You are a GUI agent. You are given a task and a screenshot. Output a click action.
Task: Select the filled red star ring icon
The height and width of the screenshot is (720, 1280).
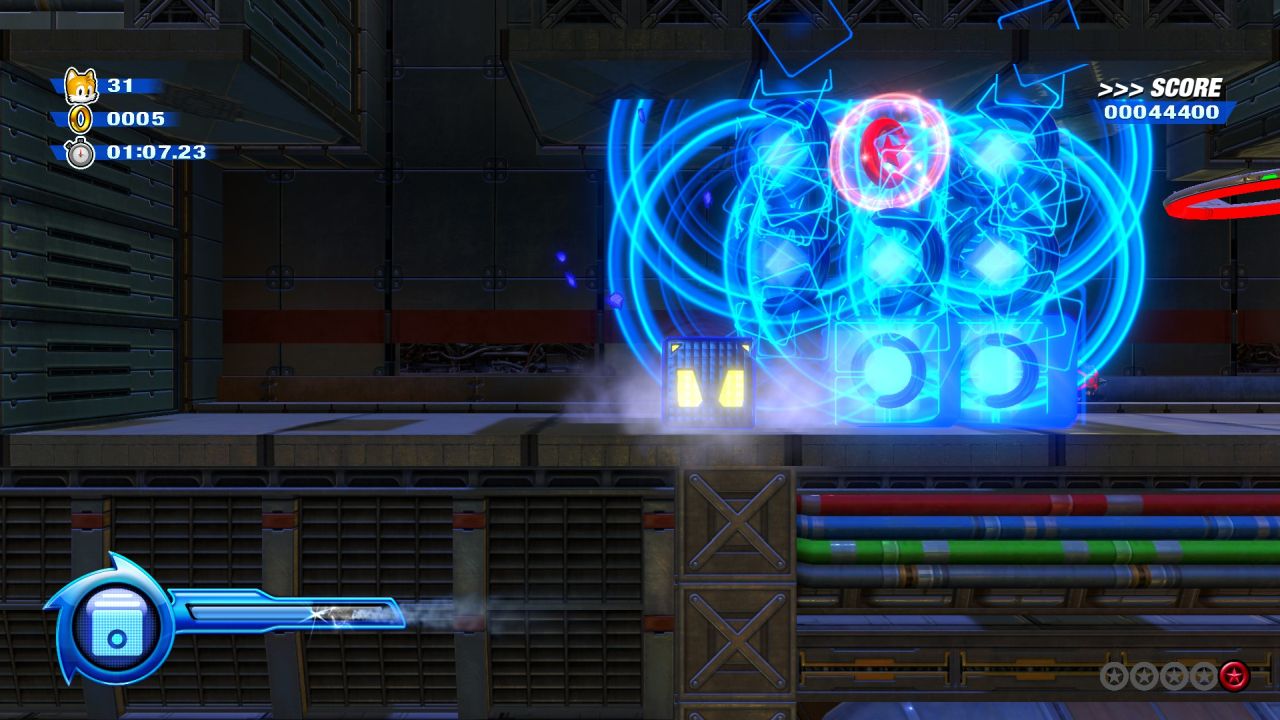1234,675
